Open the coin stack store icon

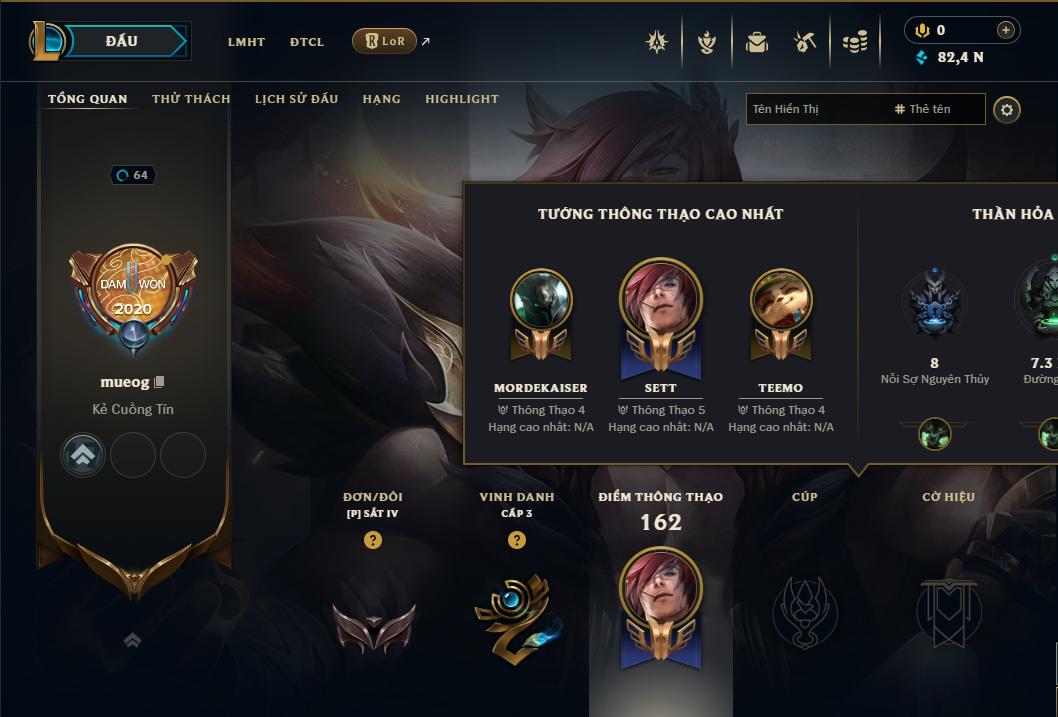[x=854, y=42]
